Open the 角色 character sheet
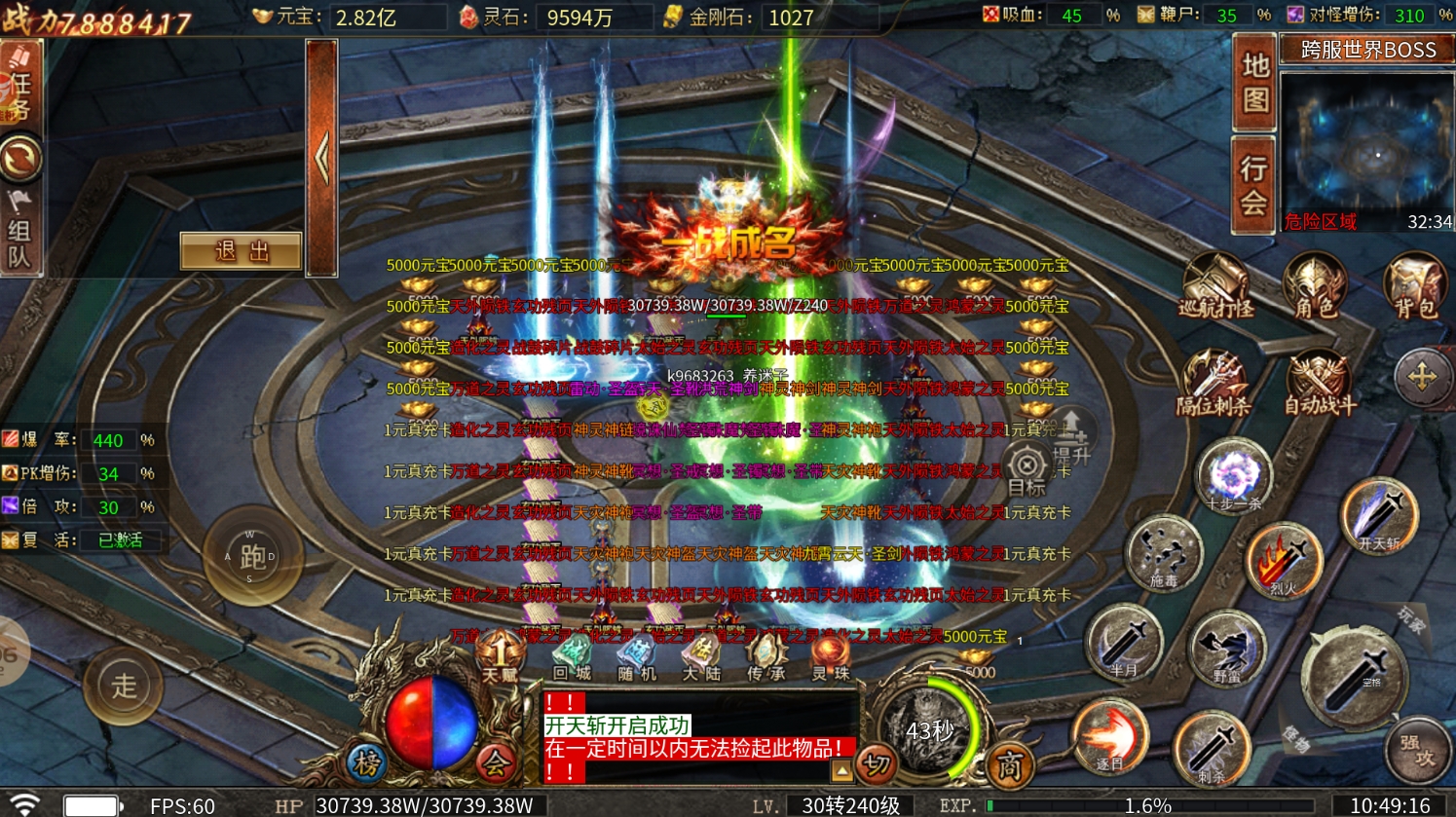Viewport: 1456px width, 817px height. 1314,286
